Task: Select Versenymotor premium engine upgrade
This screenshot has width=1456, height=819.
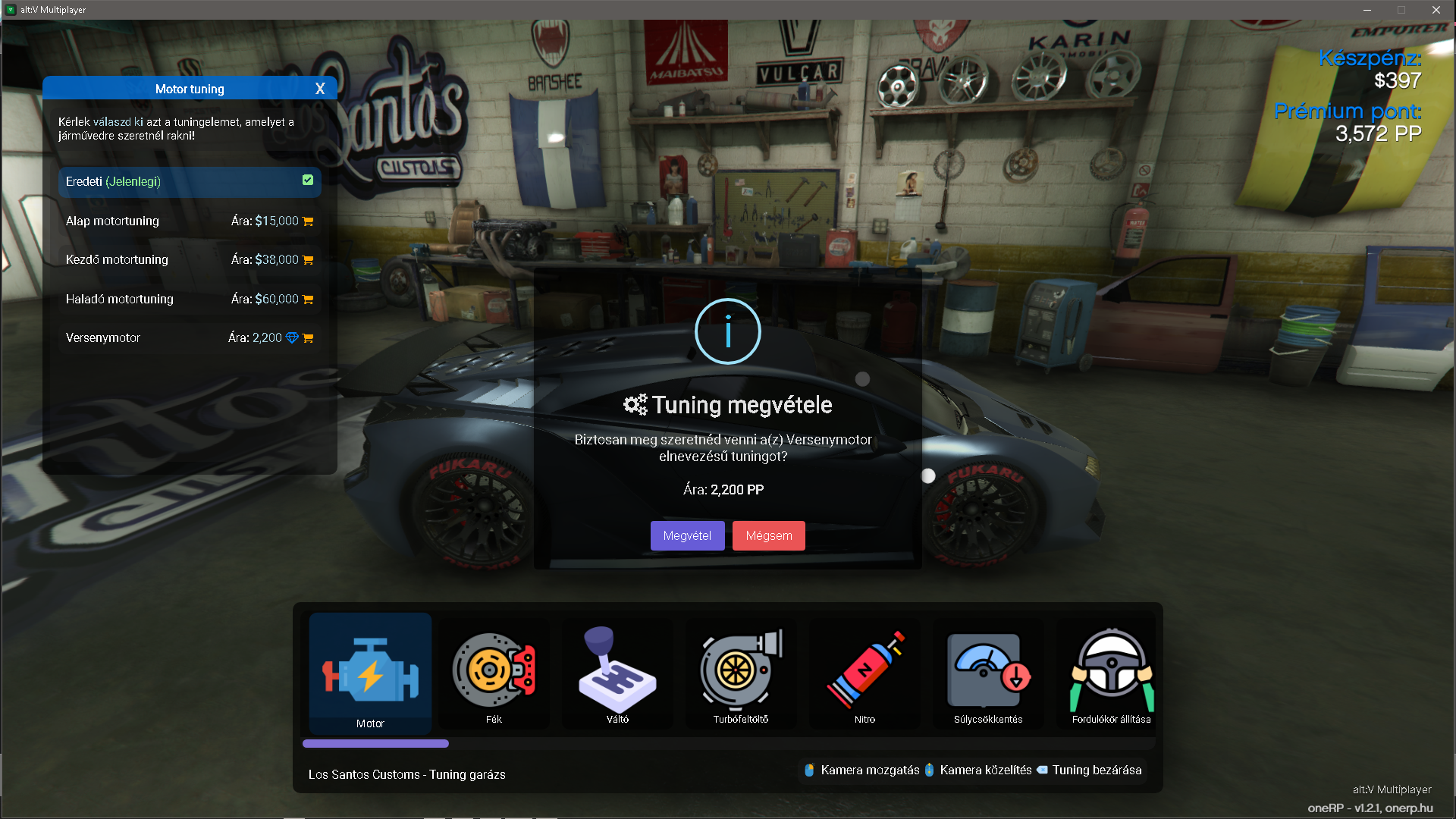Action: pyautogui.click(x=190, y=338)
